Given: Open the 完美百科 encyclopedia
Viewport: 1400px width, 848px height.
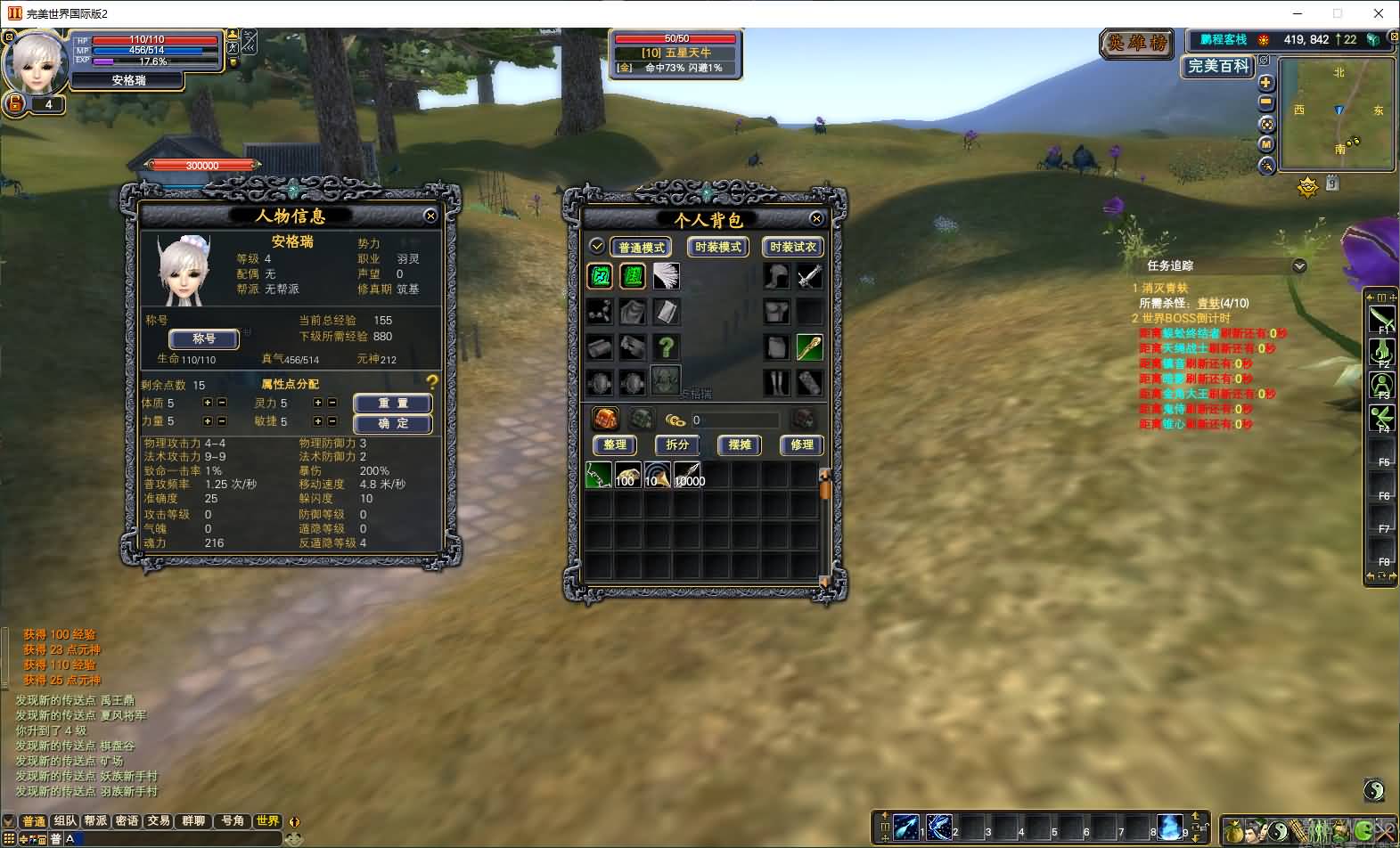Looking at the screenshot, I should (1218, 66).
